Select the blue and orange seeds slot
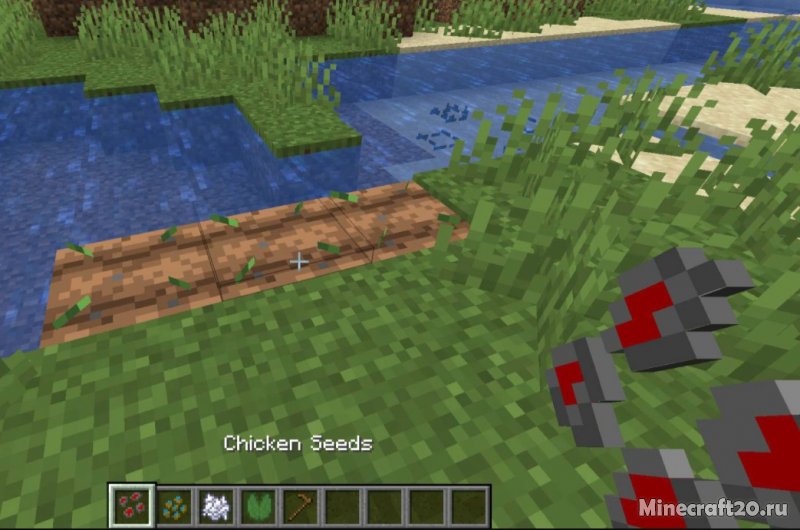800x530 pixels. [x=173, y=504]
